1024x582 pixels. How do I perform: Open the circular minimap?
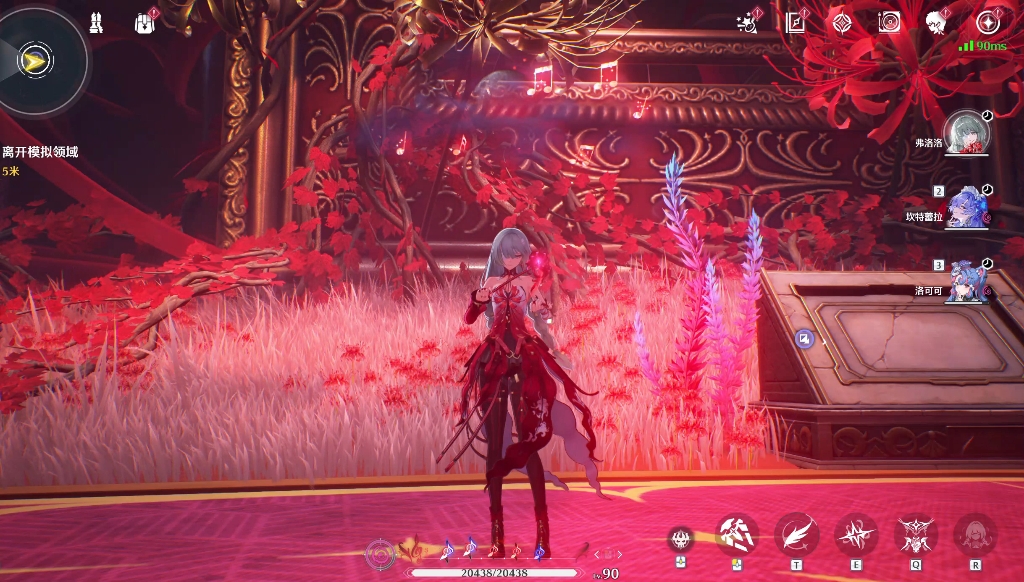click(x=40, y=61)
